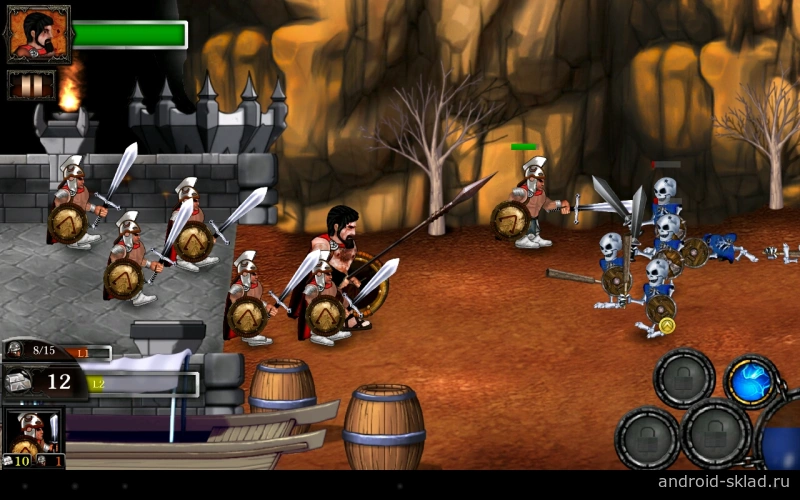Pause the game with the pause button
This screenshot has height=500, width=800.
[31, 85]
